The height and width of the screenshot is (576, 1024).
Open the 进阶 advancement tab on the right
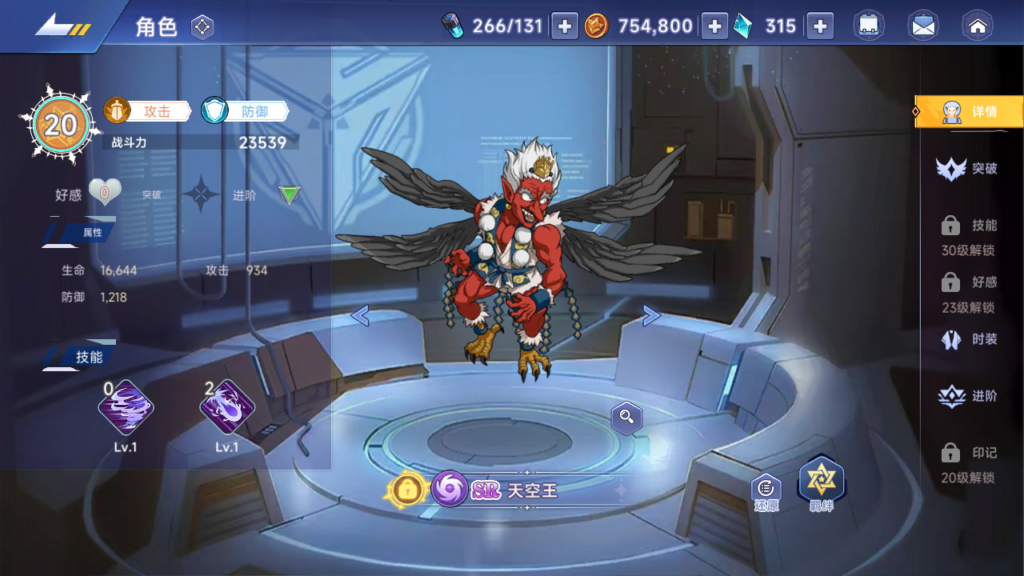pos(967,397)
